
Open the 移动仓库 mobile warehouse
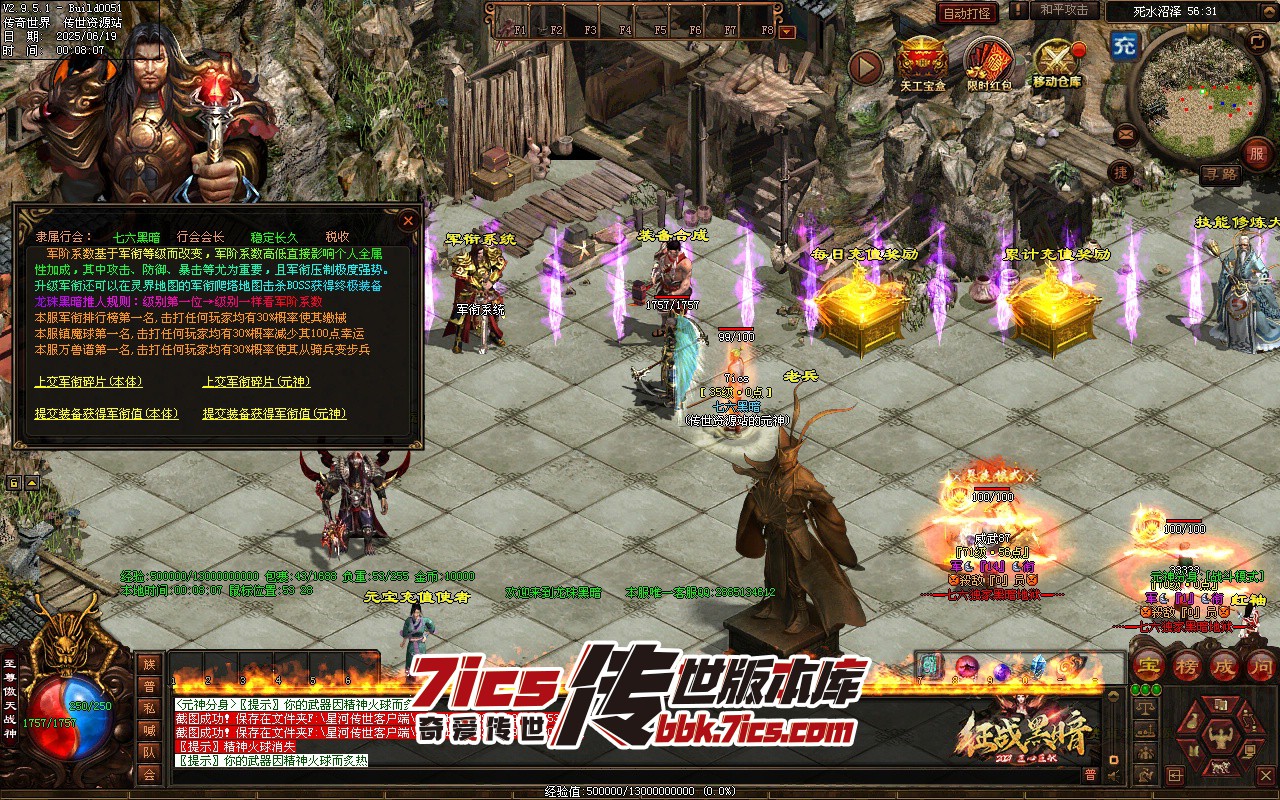click(1057, 62)
